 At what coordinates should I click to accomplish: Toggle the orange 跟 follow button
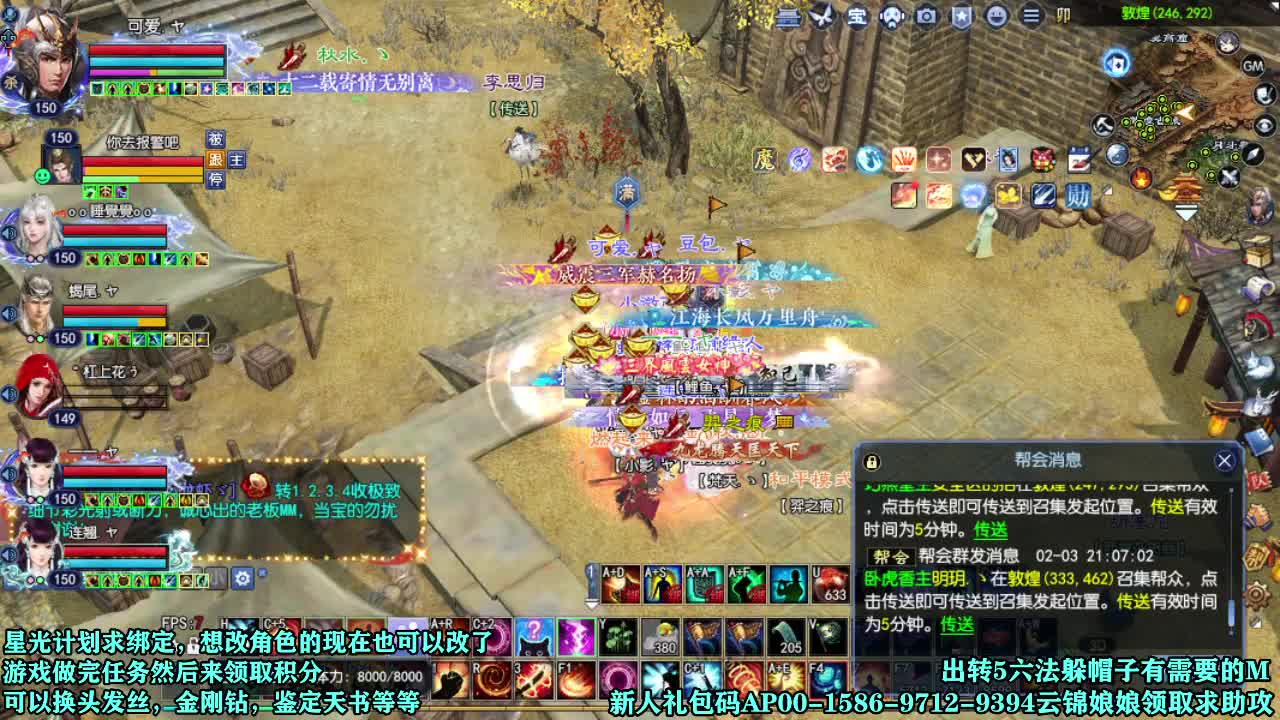coord(215,160)
